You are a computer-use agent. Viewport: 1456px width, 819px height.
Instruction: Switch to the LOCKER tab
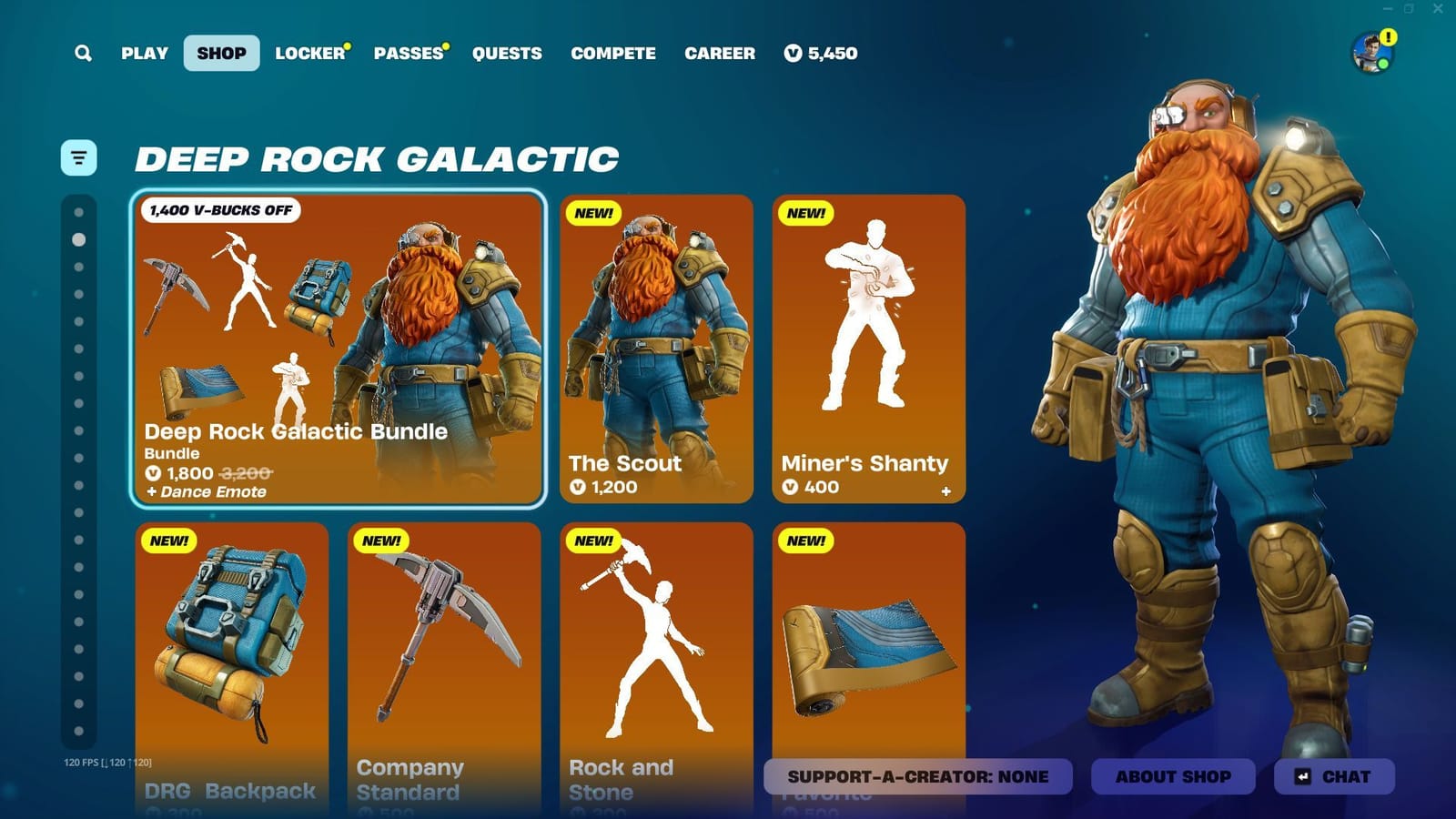(x=309, y=53)
